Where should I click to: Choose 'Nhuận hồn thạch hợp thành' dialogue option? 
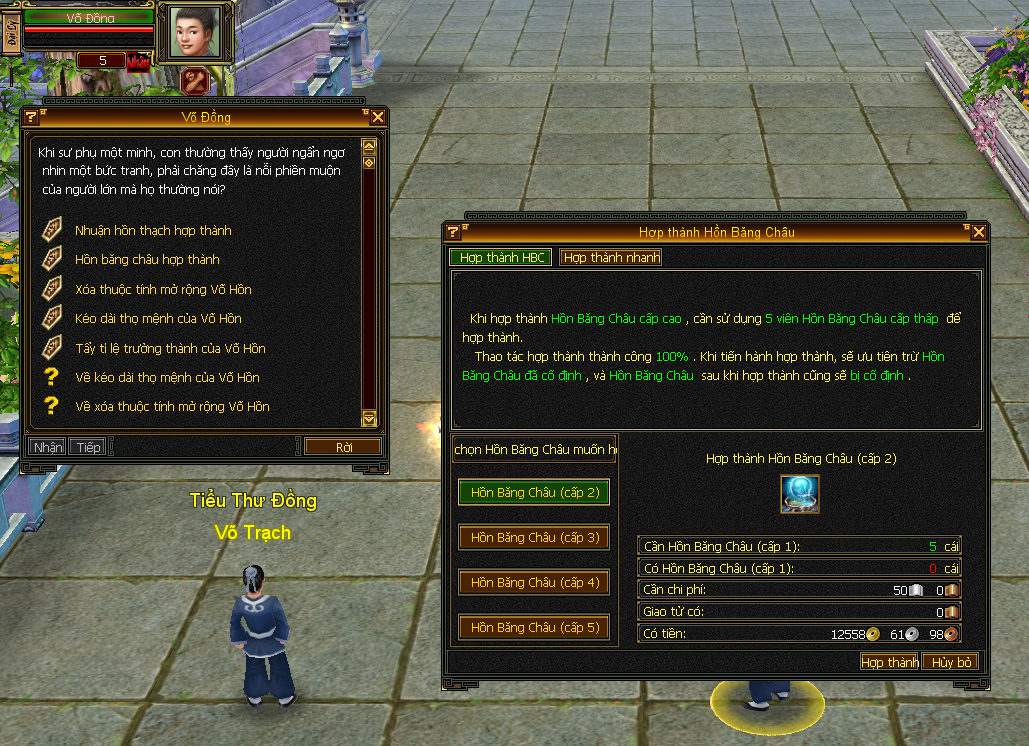tap(153, 231)
